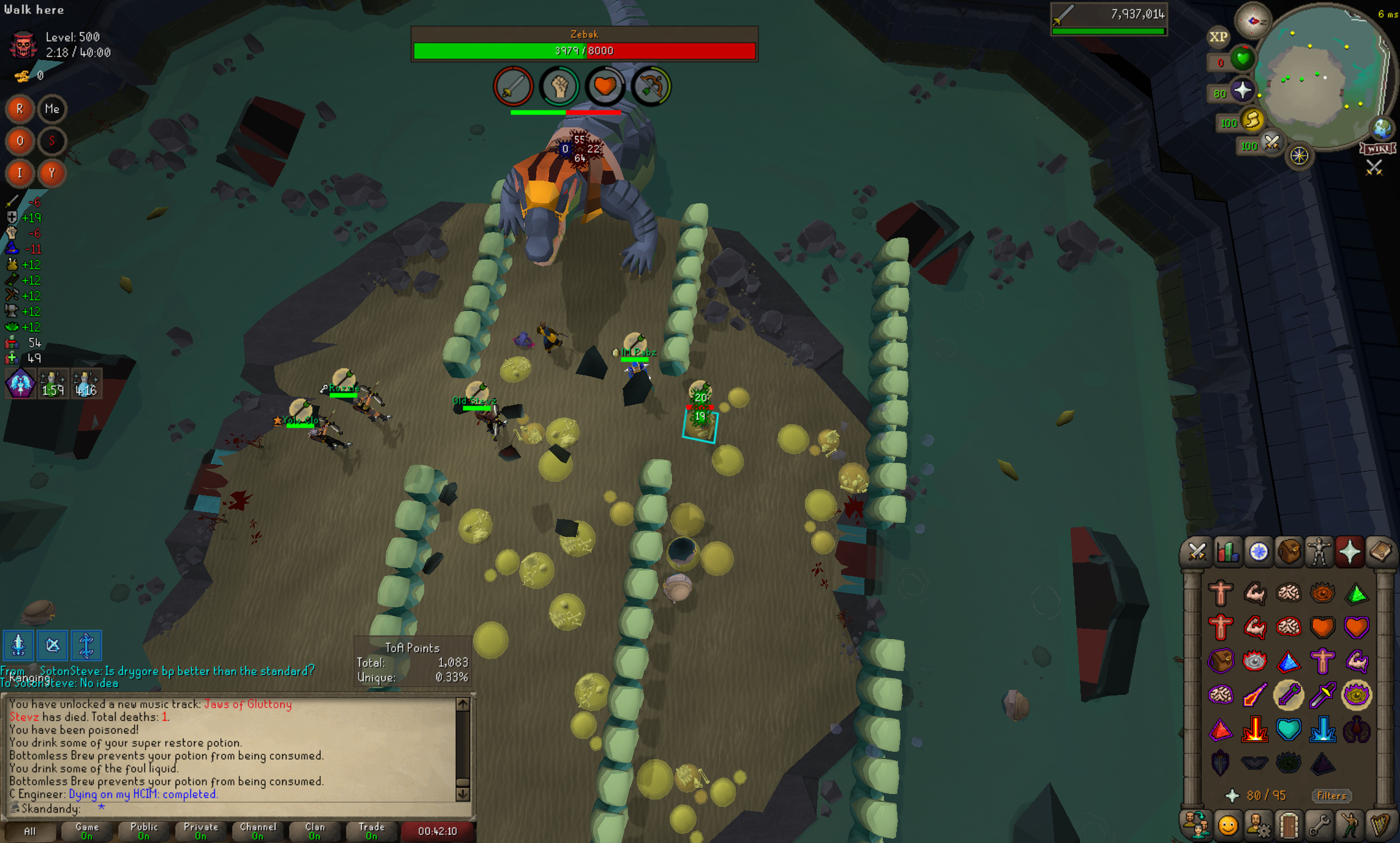Switch chat to the Clan tab

(315, 831)
